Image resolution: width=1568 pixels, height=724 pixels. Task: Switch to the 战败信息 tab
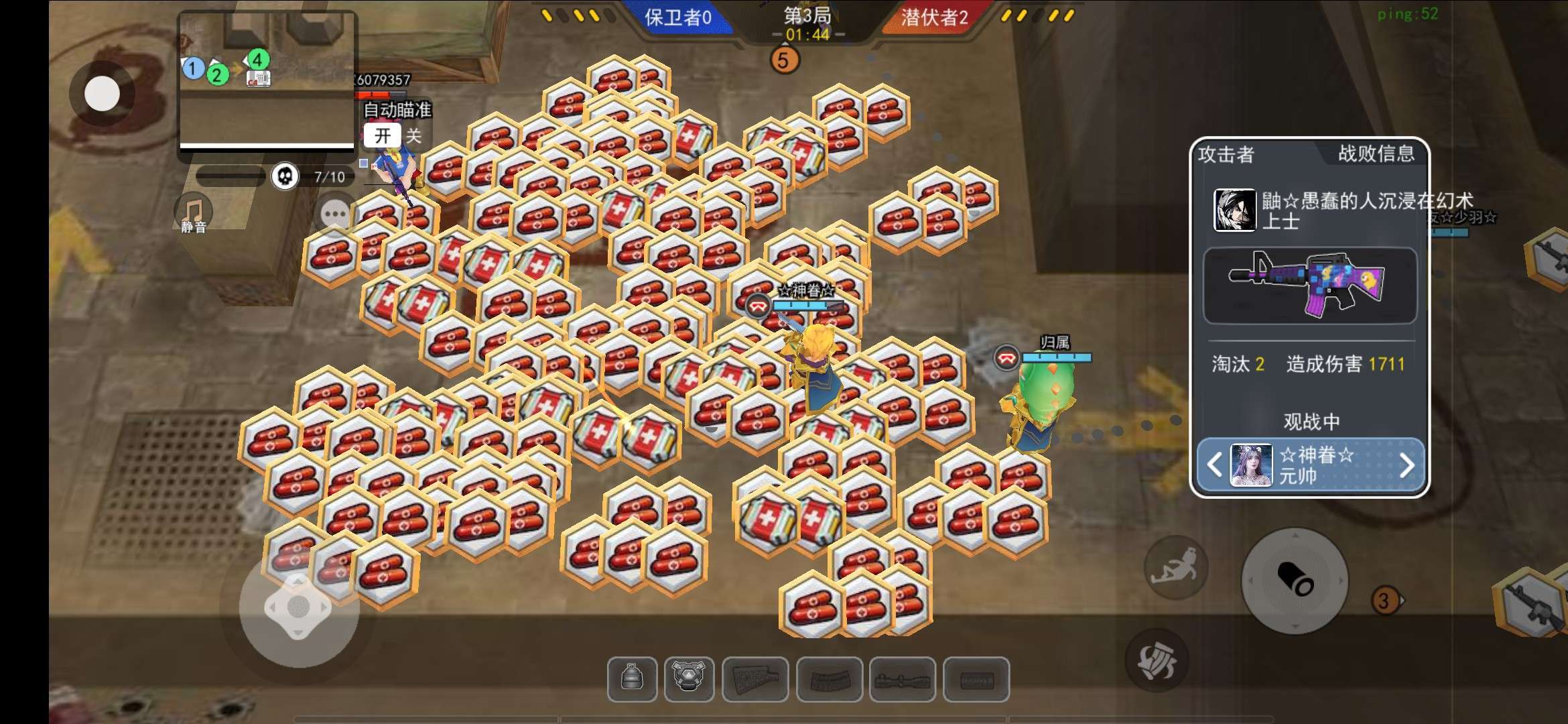tap(1376, 154)
